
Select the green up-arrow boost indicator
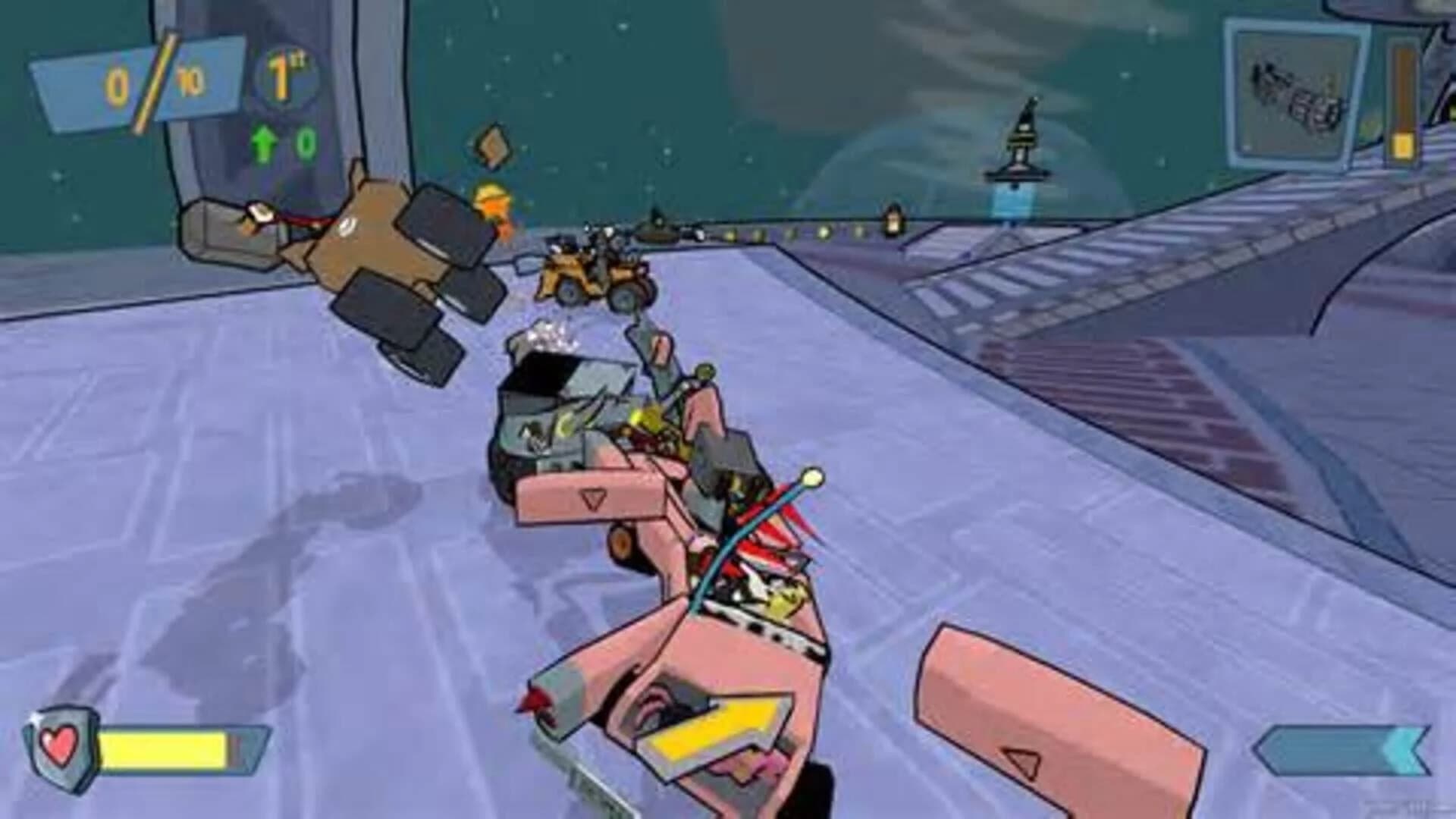pyautogui.click(x=264, y=143)
